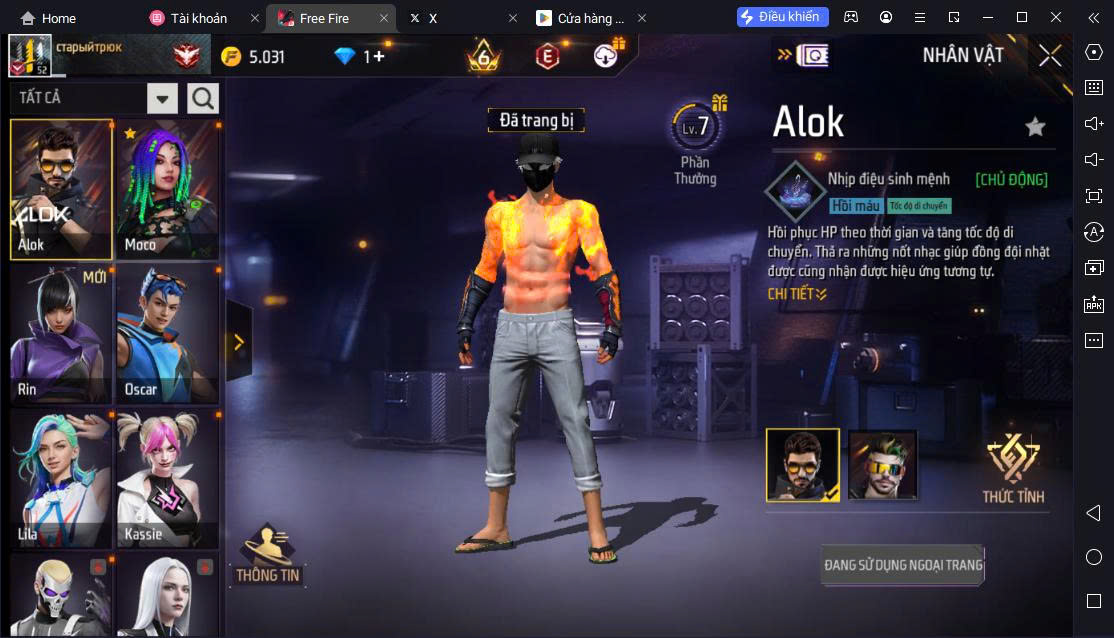Image resolution: width=1114 pixels, height=638 pixels.
Task: Click the character search magnifier
Action: click(x=203, y=98)
